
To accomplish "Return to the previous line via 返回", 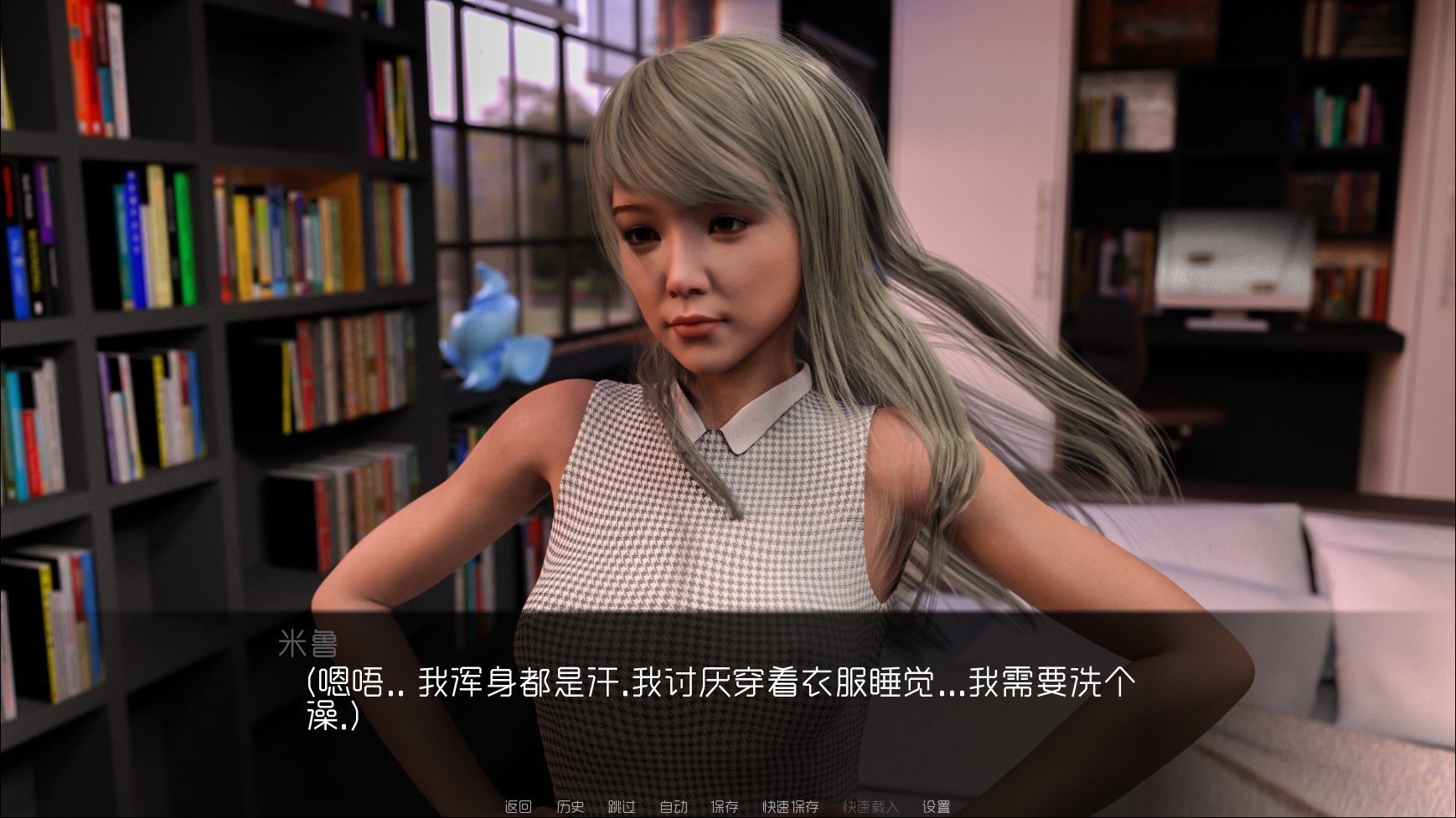I will coord(519,806).
